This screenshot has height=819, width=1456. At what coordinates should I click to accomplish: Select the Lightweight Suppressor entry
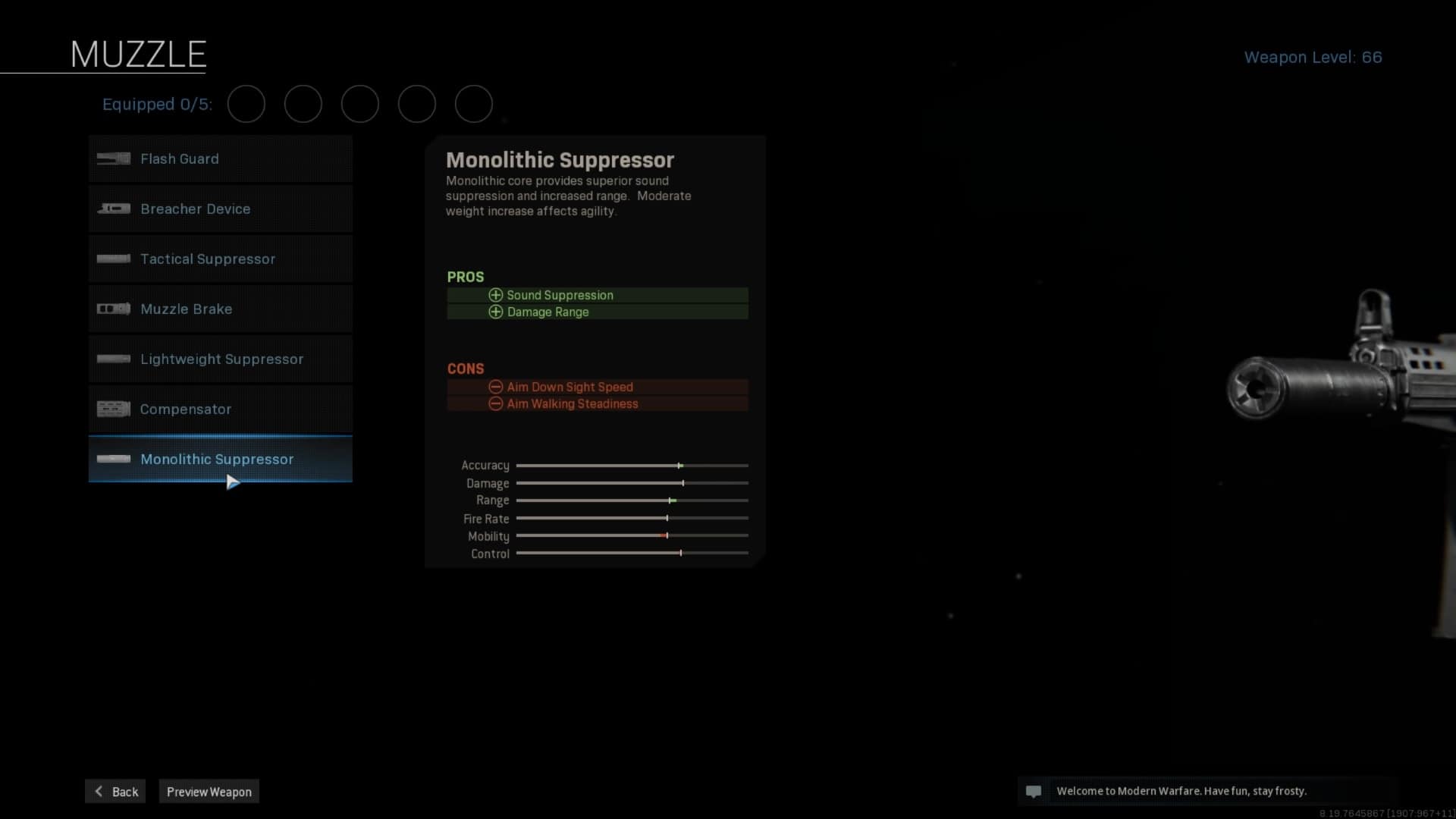pos(220,359)
